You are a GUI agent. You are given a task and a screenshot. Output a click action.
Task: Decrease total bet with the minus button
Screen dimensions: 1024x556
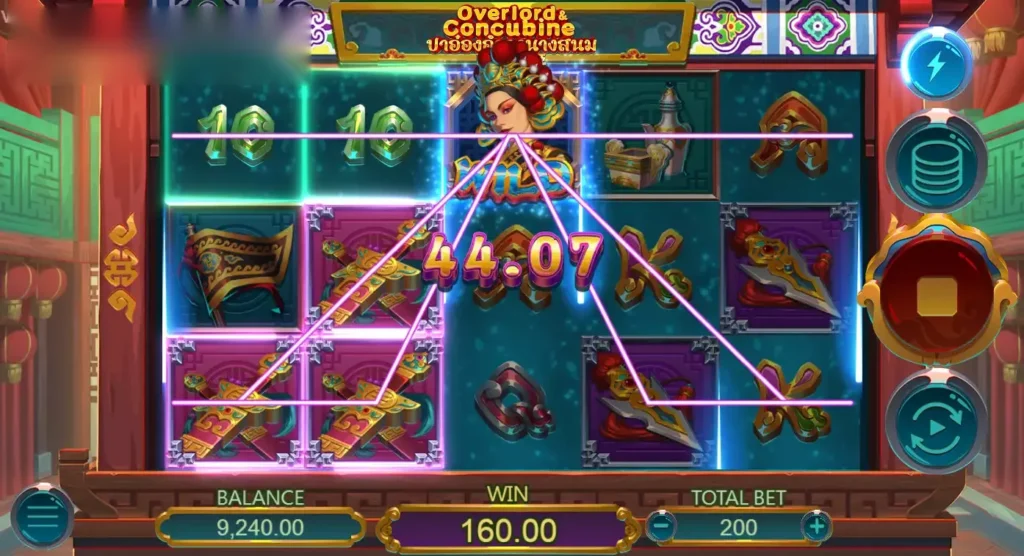[x=659, y=525]
